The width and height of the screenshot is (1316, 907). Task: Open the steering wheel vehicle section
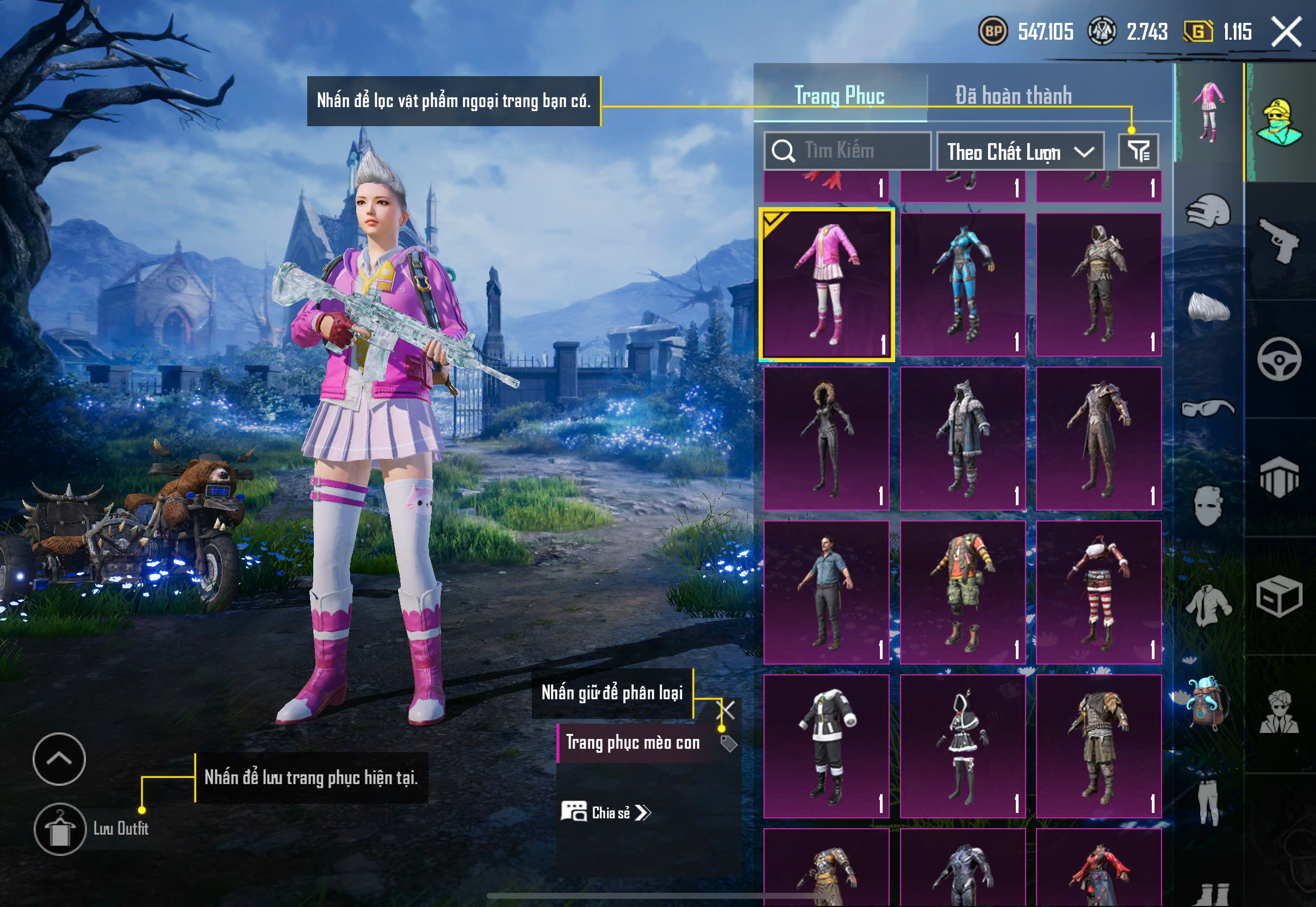pyautogui.click(x=1279, y=359)
